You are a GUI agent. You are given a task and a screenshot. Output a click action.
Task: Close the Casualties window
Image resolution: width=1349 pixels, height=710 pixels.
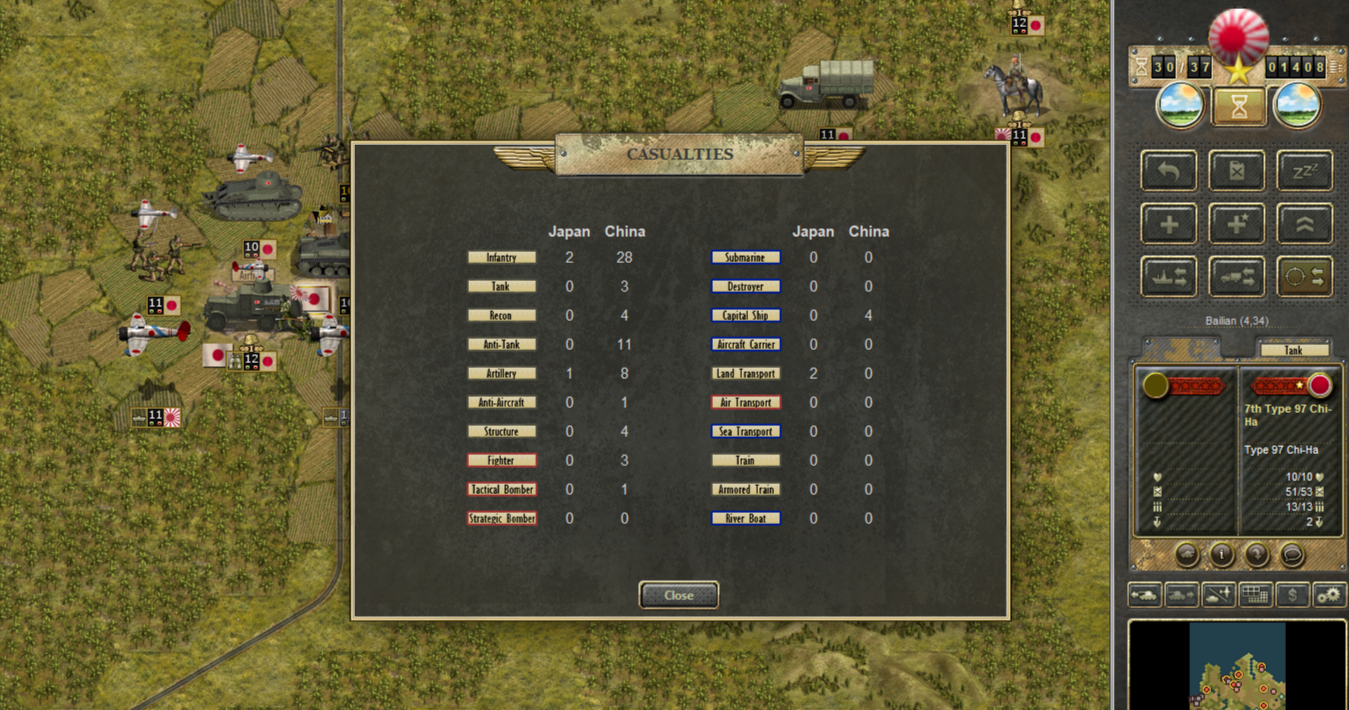(x=678, y=595)
